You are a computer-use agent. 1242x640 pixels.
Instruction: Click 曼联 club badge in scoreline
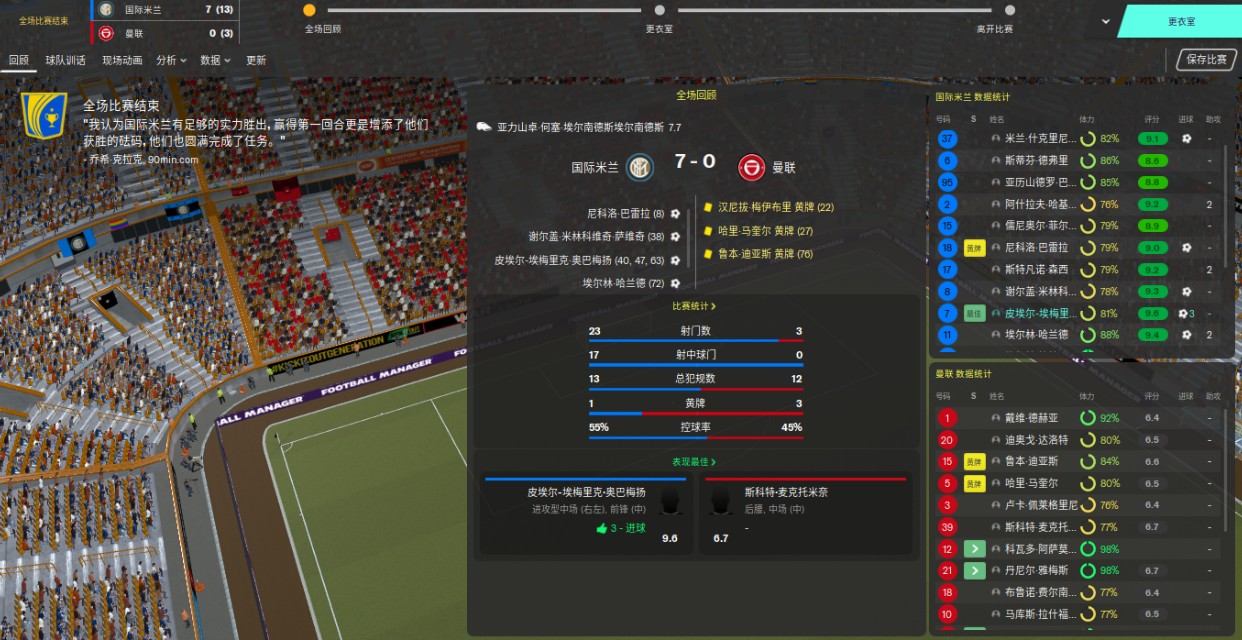pos(752,167)
